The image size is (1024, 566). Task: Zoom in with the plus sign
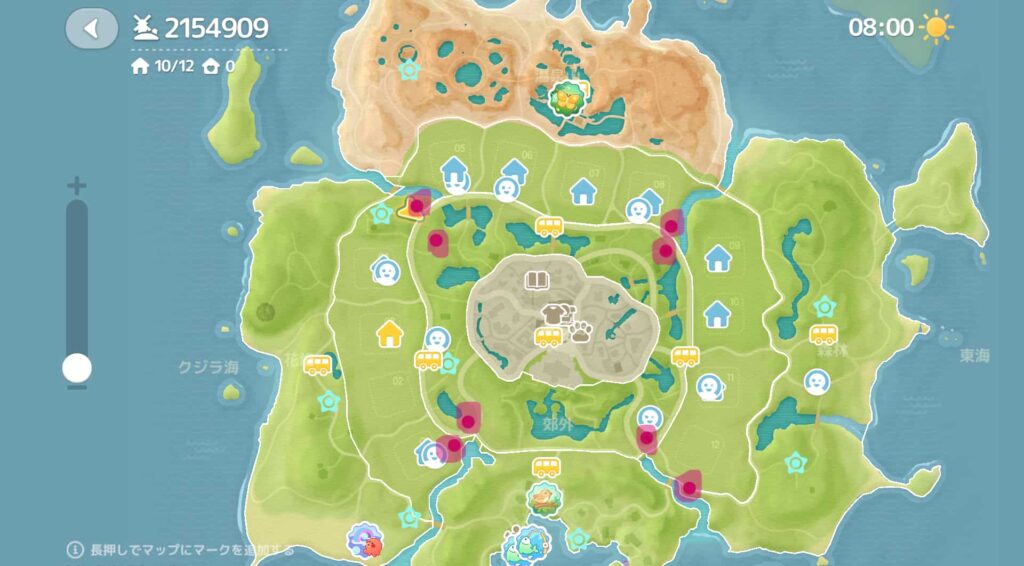[77, 186]
